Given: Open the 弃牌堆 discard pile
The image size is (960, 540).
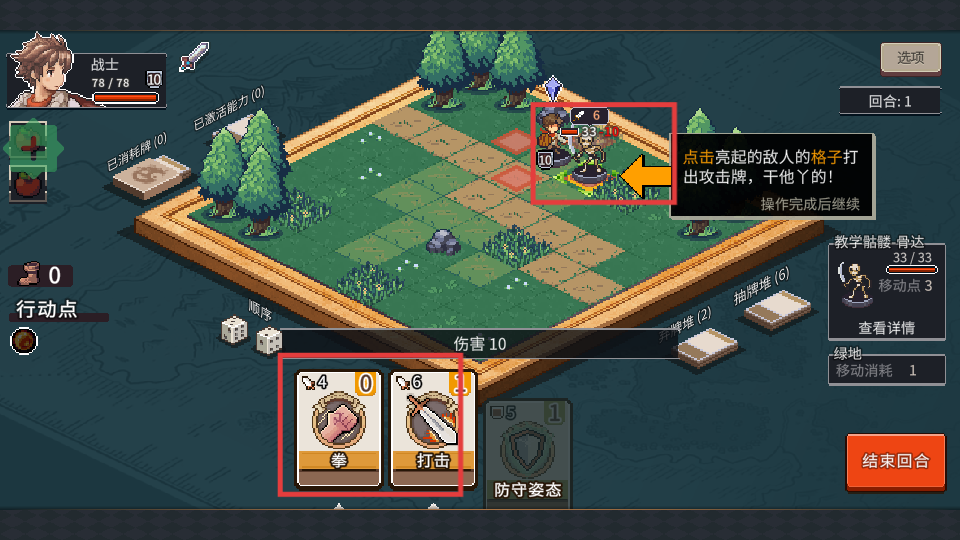Looking at the screenshot, I should 708,346.
